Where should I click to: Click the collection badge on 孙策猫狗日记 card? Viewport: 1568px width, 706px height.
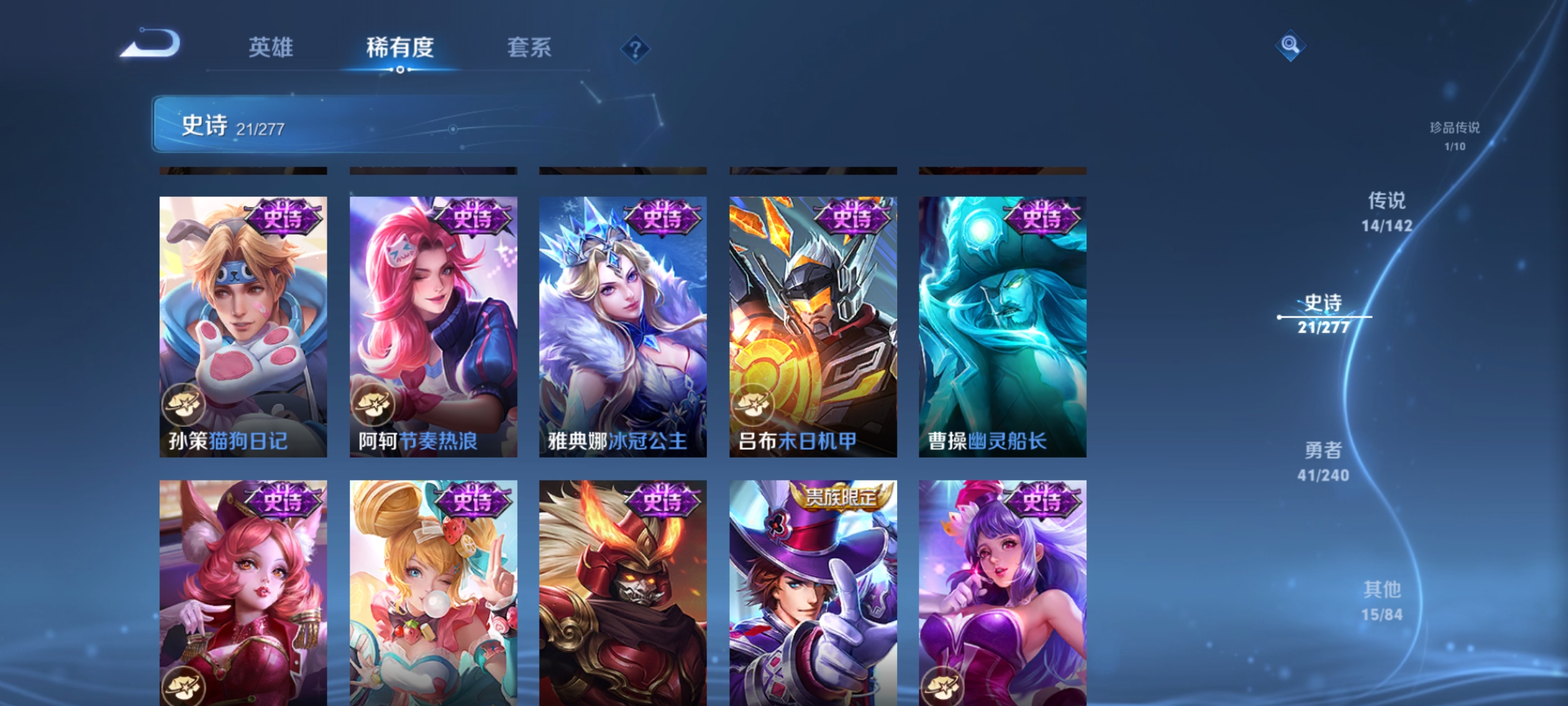182,405
